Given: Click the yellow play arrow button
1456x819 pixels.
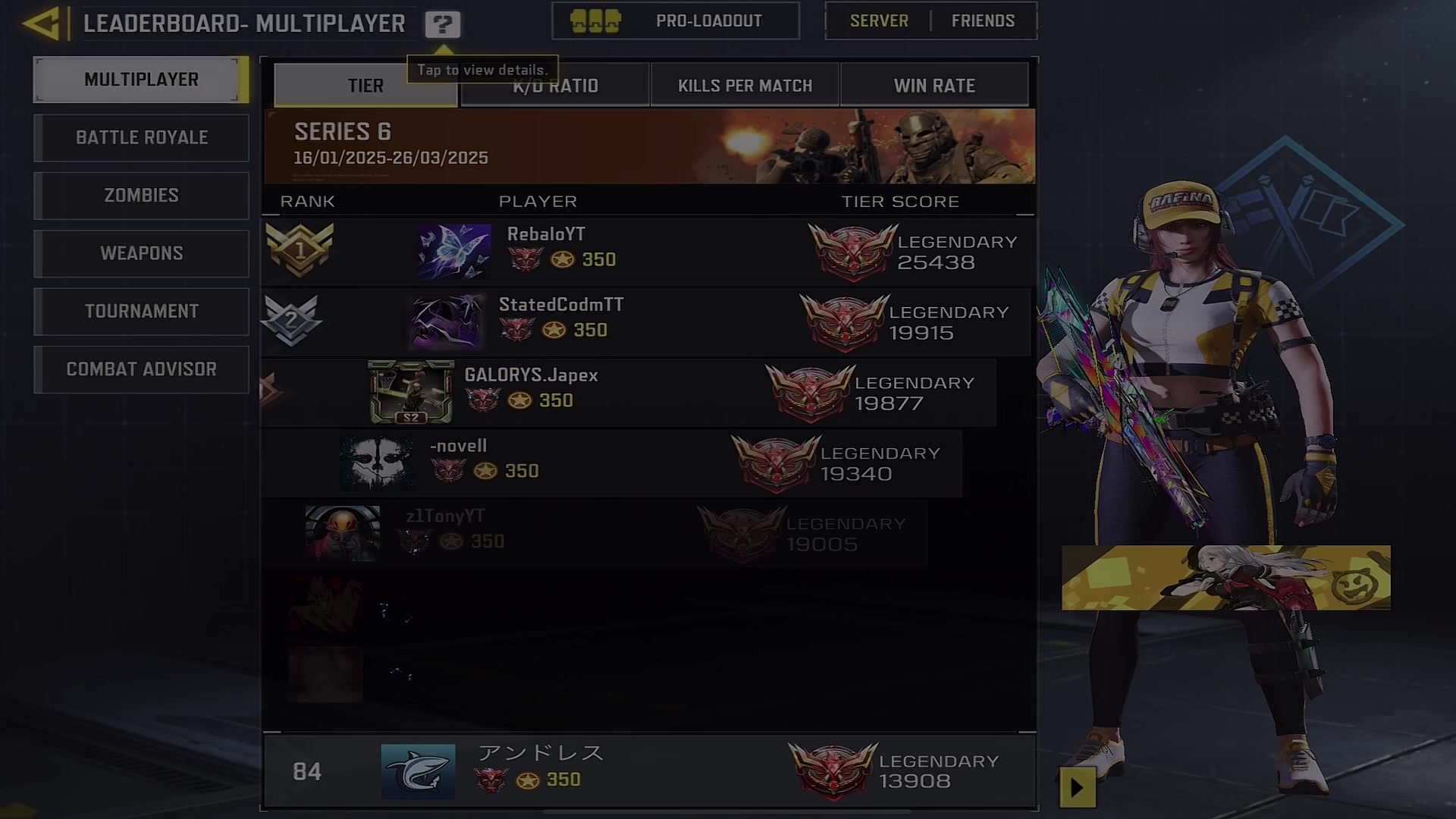Looking at the screenshot, I should click(x=1077, y=788).
